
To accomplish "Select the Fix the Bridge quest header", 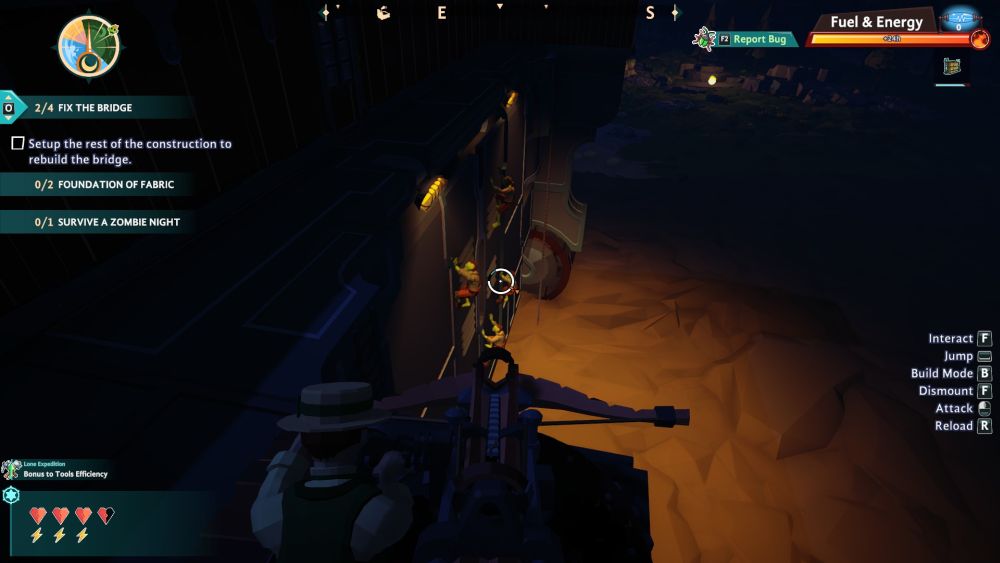I will pos(95,108).
